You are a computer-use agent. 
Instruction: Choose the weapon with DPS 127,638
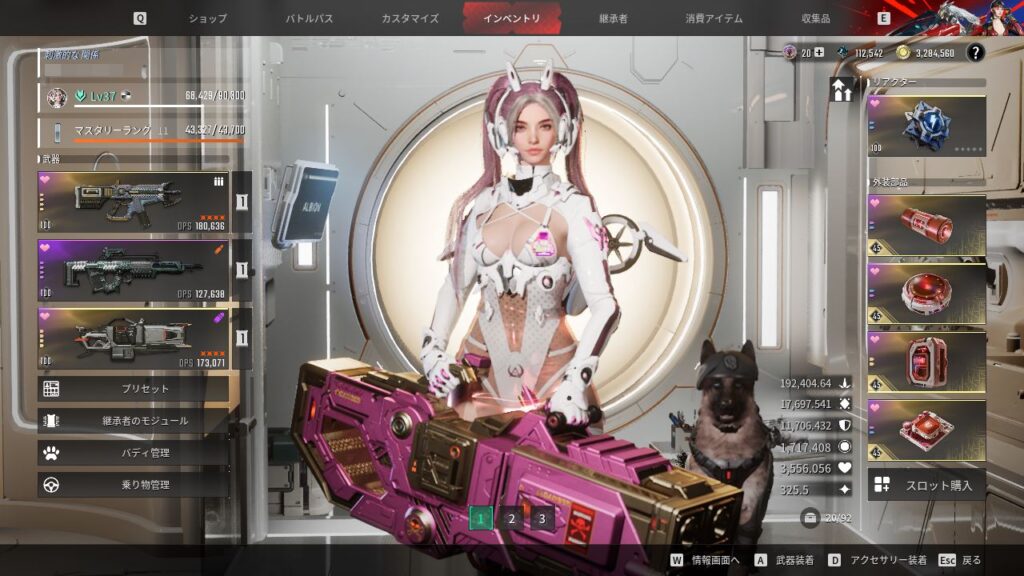click(133, 270)
